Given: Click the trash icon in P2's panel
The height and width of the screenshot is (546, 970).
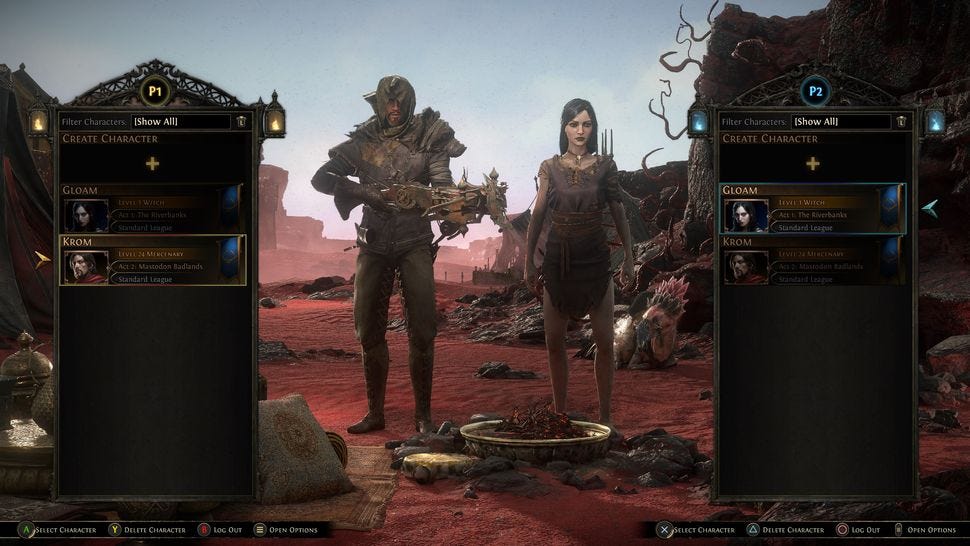Looking at the screenshot, I should [901, 121].
